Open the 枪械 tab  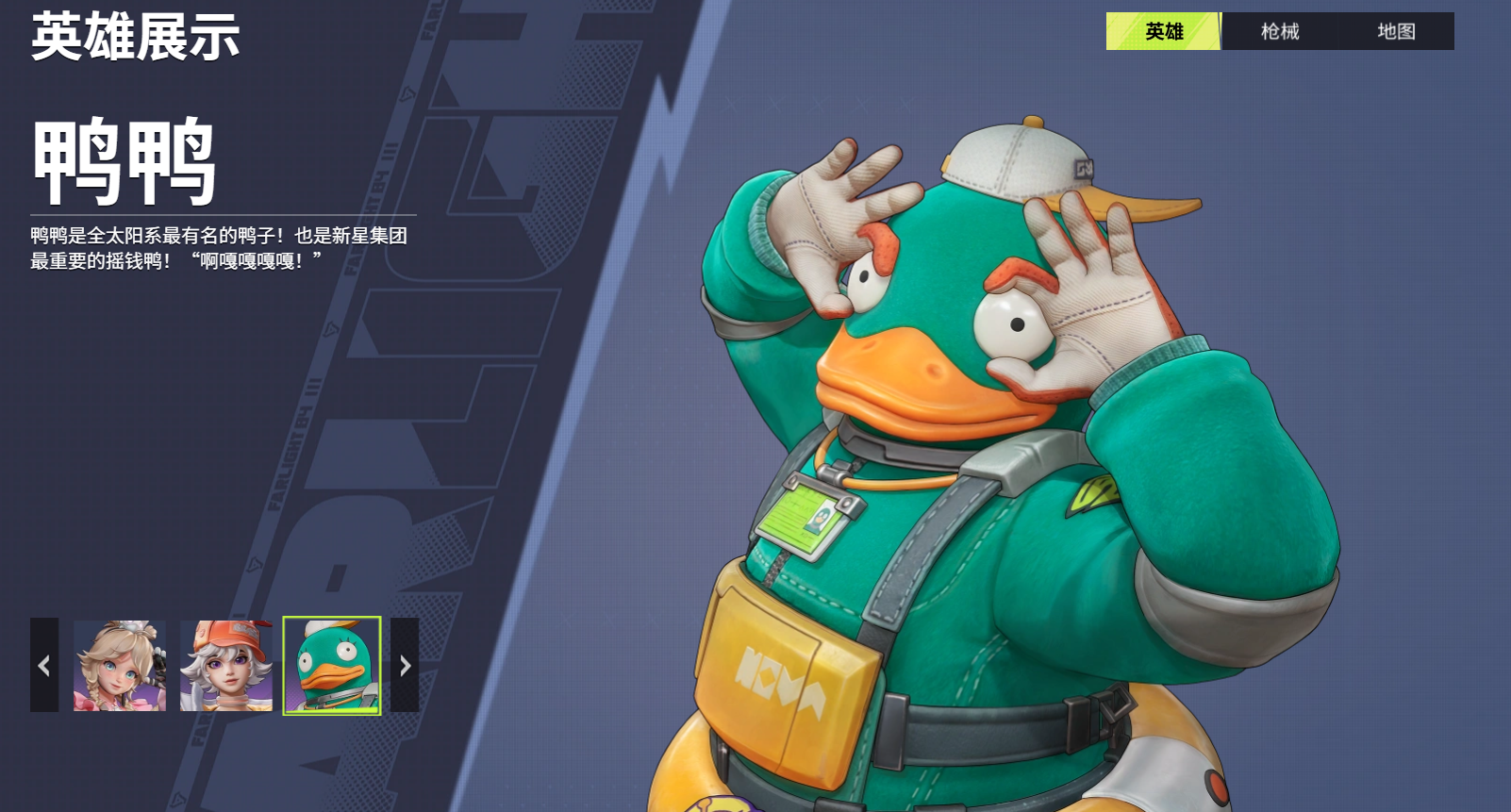[x=1279, y=31]
